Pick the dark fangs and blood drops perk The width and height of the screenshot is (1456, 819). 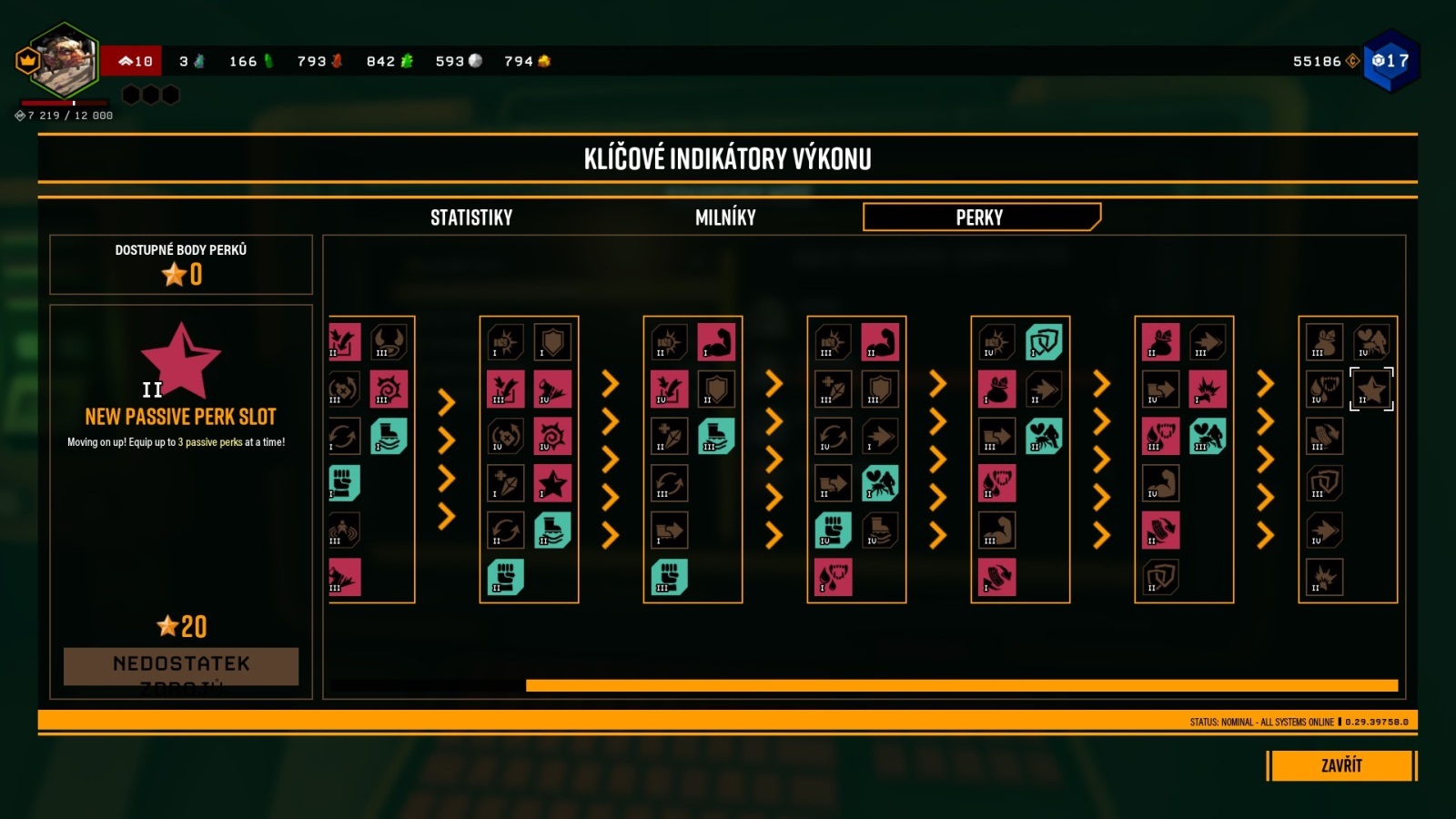click(1324, 389)
